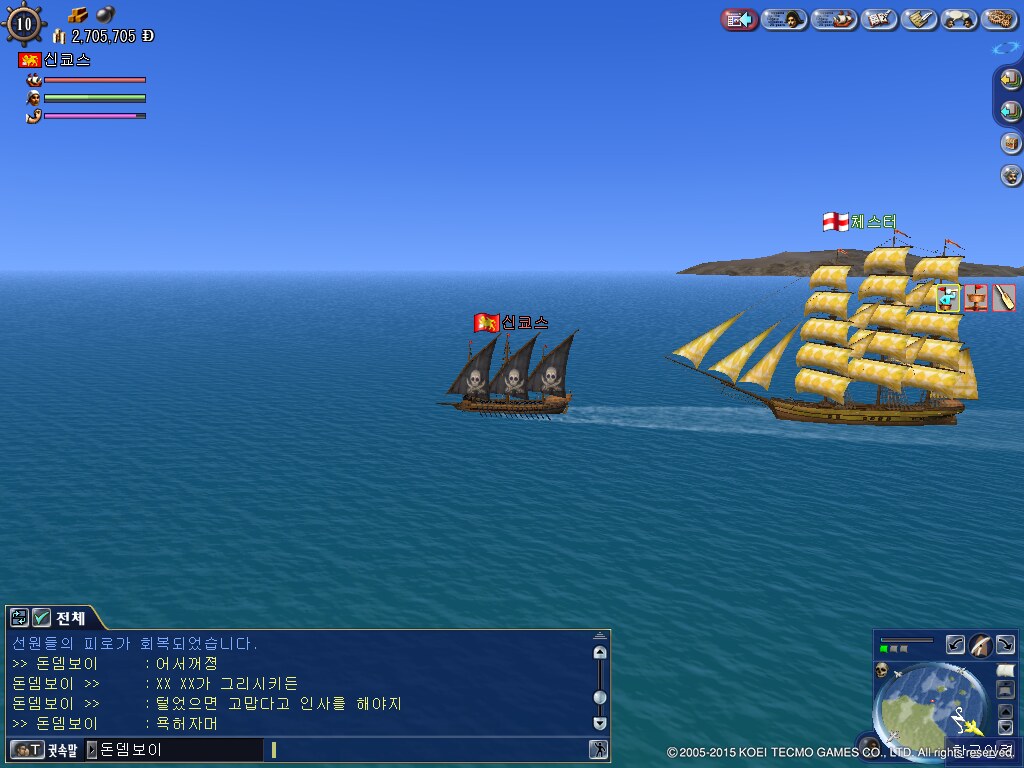Image resolution: width=1024 pixels, height=768 pixels.
Task: Open the pirate captain character info menu
Action: click(785, 19)
